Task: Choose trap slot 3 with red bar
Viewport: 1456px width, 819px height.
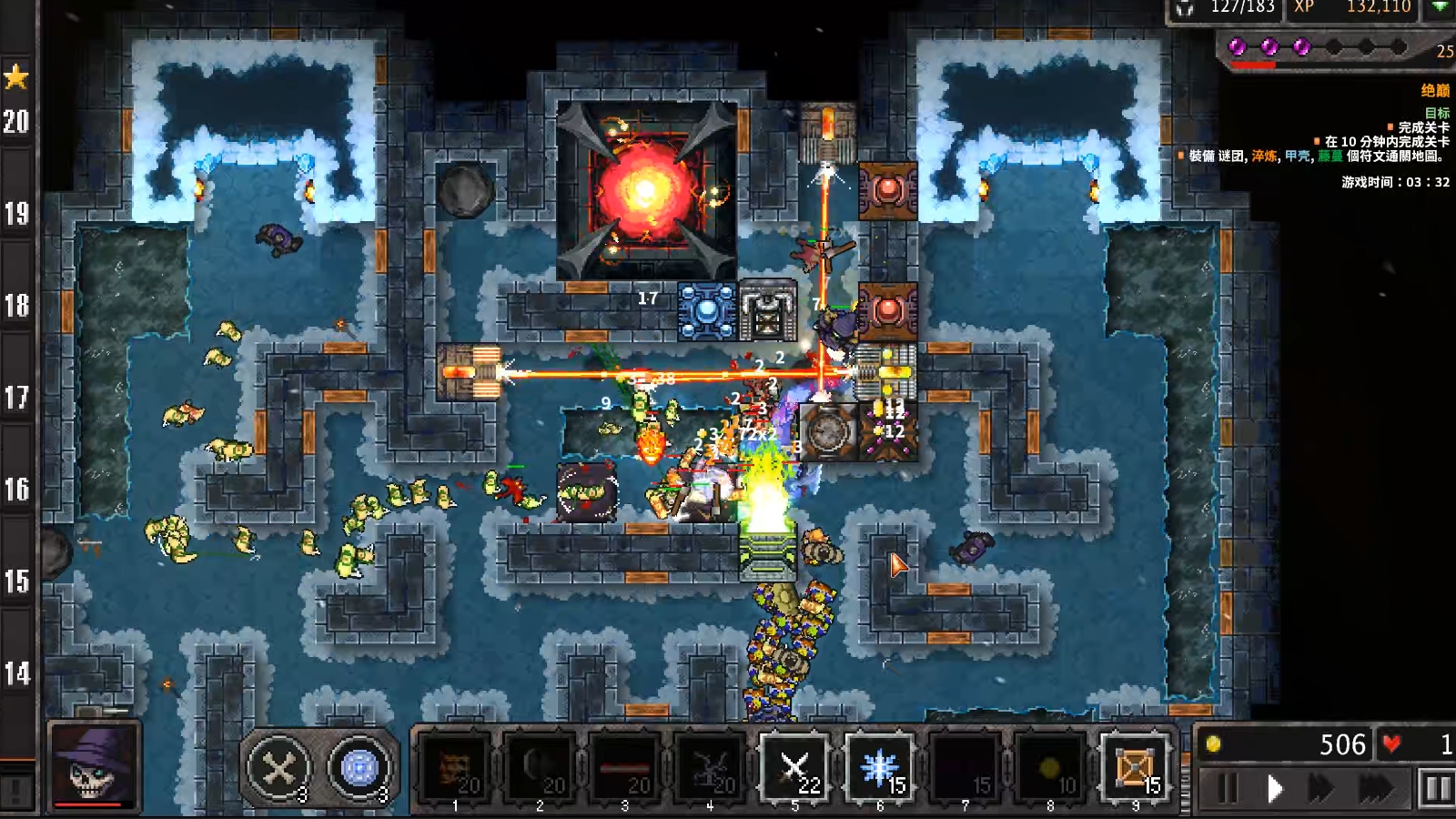Action: 625,769
